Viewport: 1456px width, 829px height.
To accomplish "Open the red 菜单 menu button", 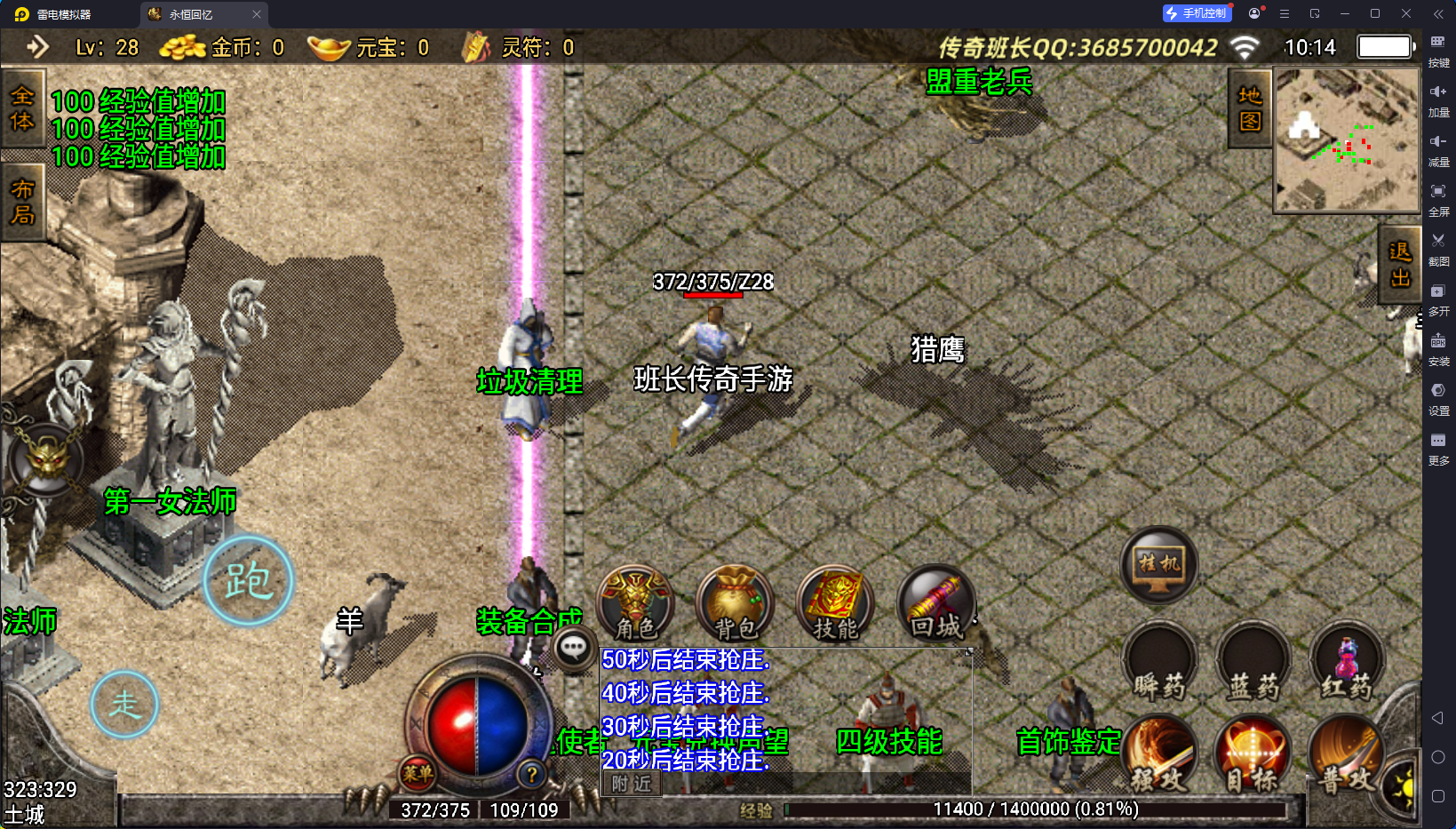I will coord(418,773).
